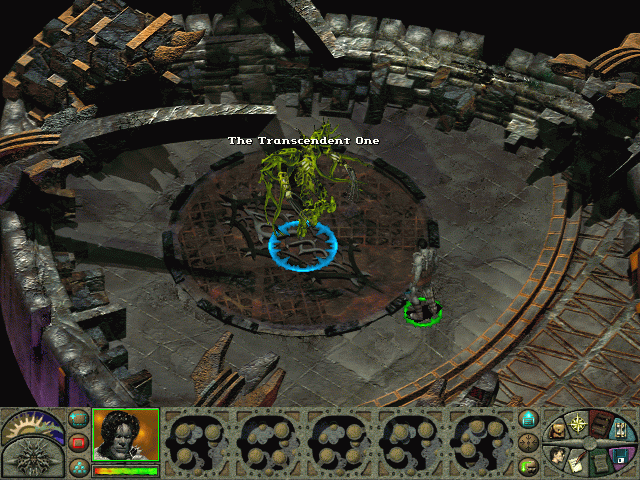
Task: Click the select-all party button with cyan rectangle
Action: tap(77, 418)
